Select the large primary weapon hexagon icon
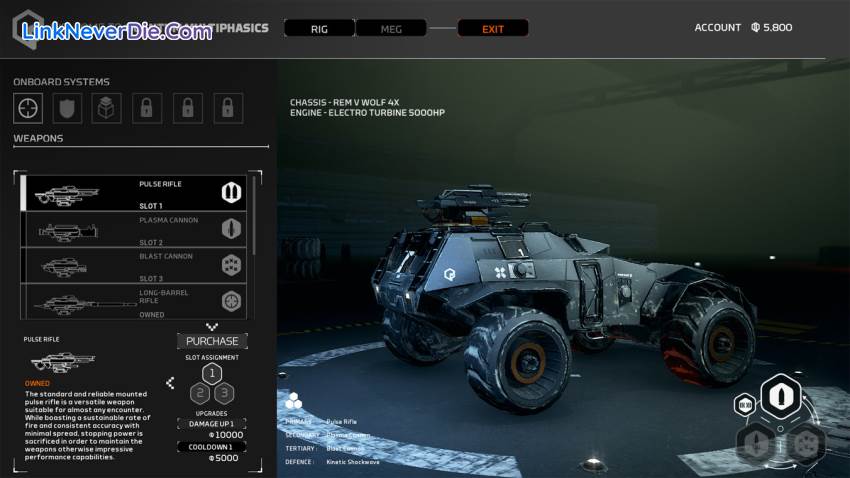 tap(780, 397)
